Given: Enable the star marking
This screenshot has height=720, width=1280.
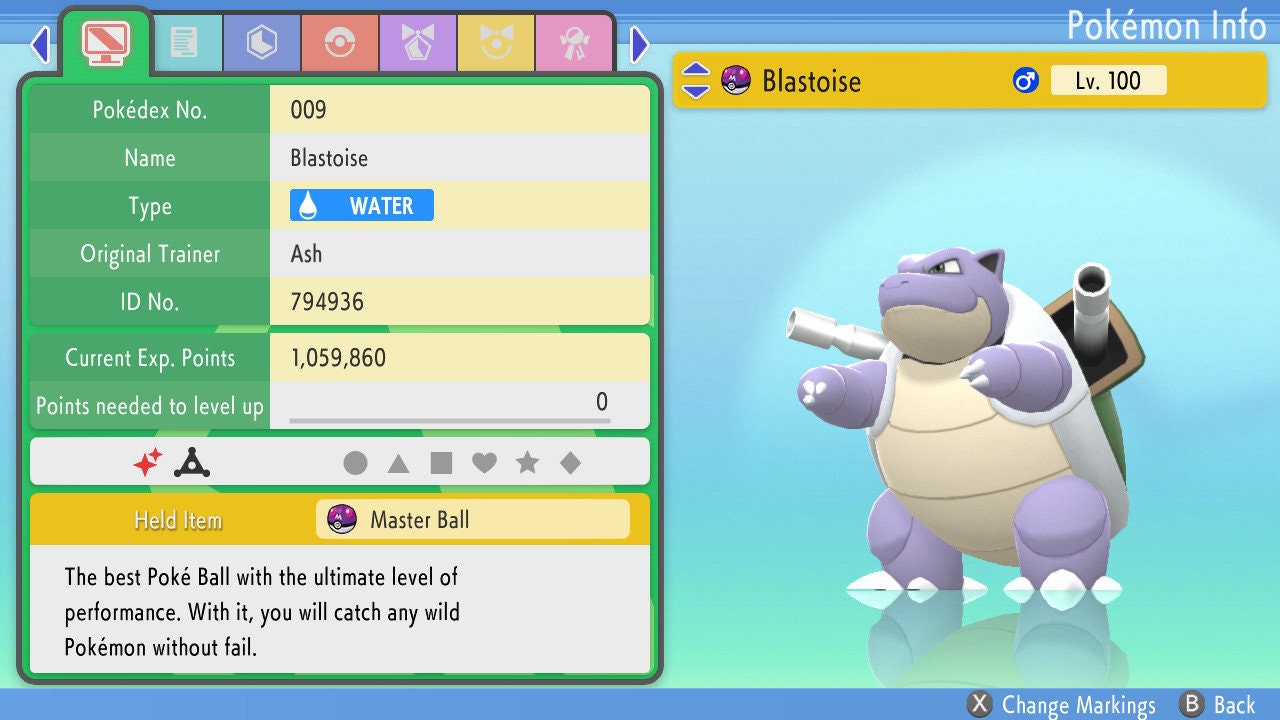Looking at the screenshot, I should point(528,461).
